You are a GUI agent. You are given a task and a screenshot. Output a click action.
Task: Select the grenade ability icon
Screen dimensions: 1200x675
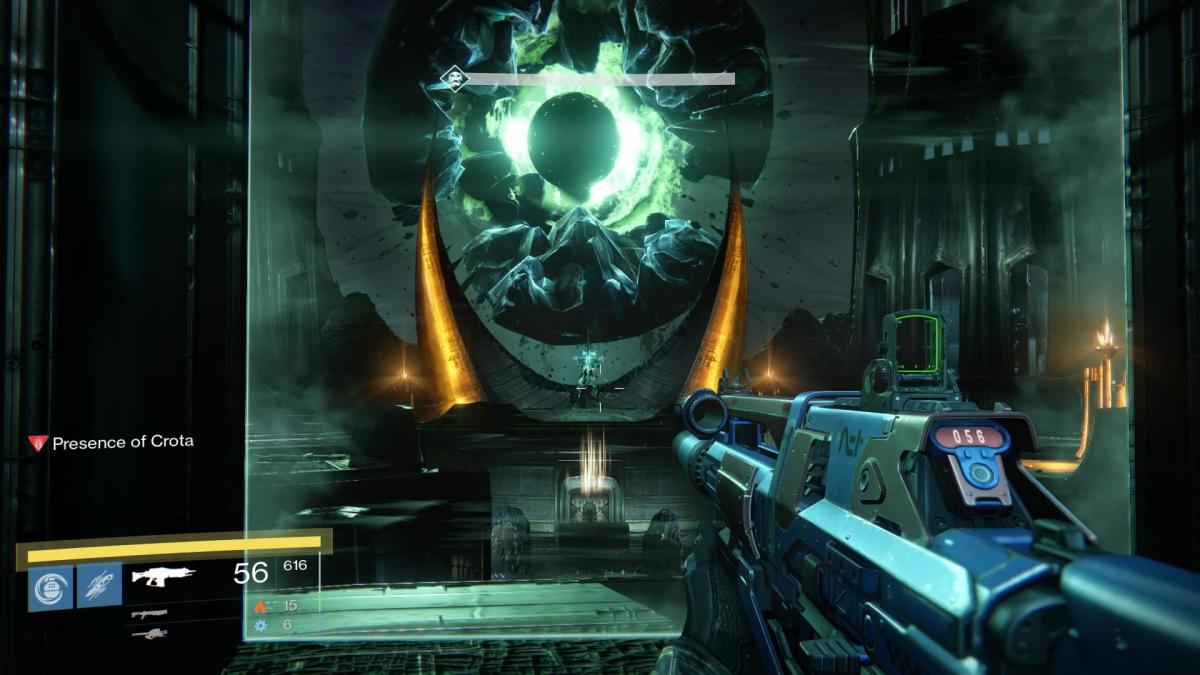coord(50,586)
